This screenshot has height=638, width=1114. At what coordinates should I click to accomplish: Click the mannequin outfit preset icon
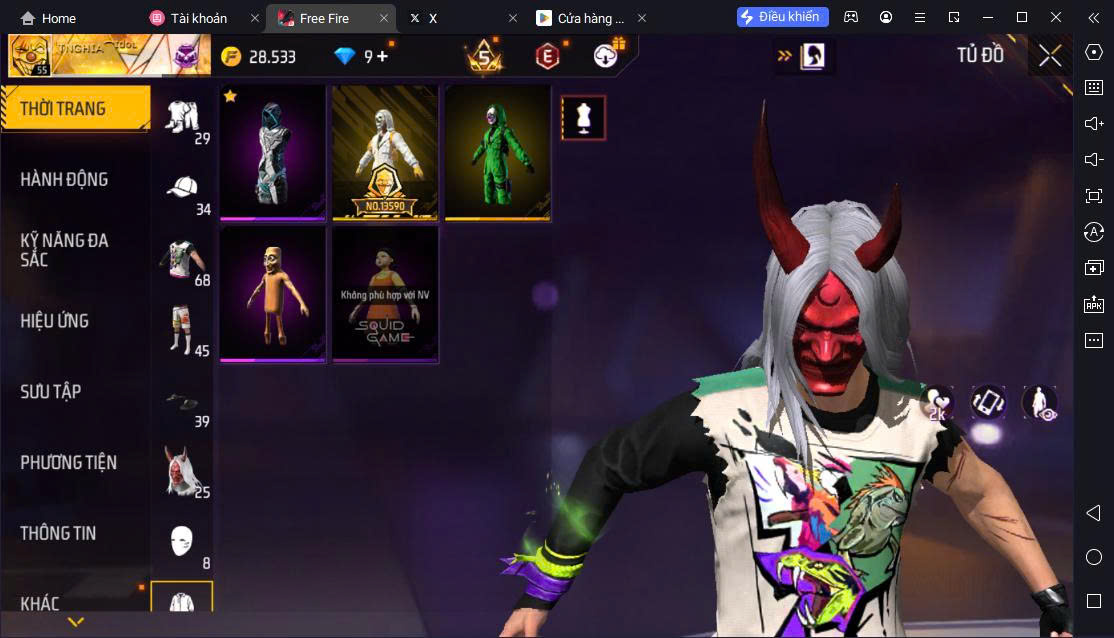[583, 118]
